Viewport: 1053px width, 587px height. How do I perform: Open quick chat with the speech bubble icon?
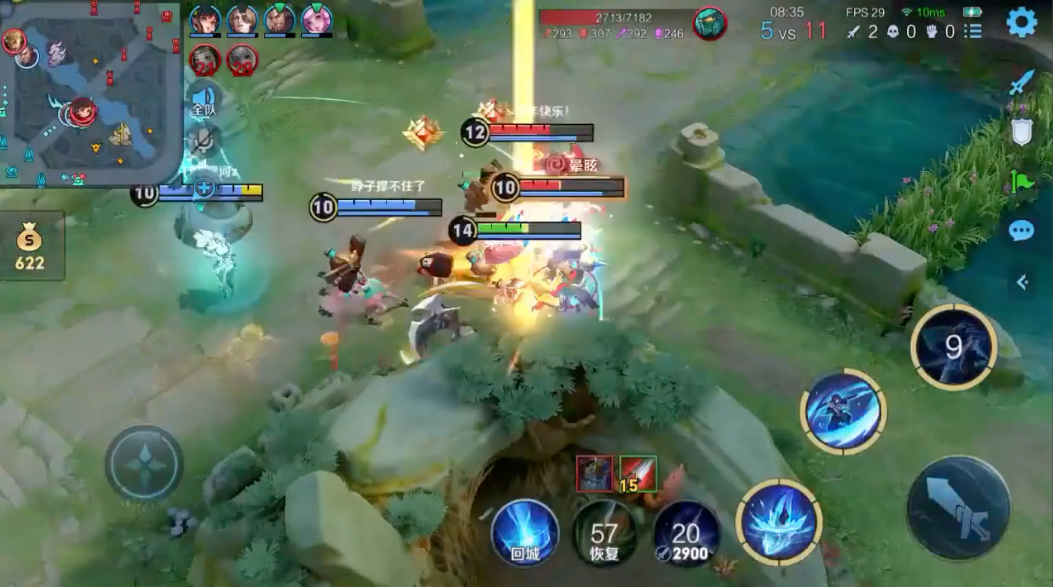[x=1021, y=231]
